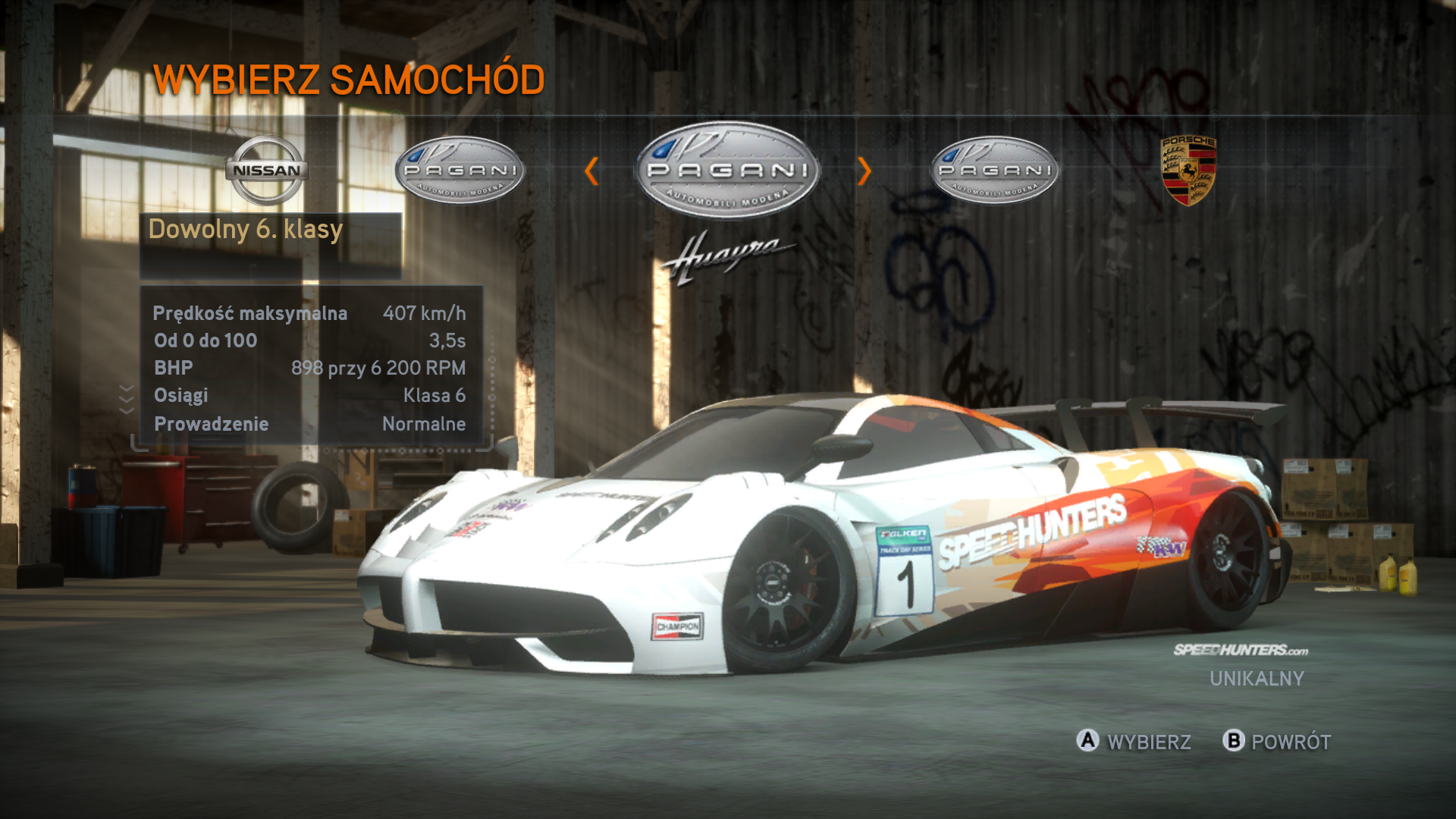Click the left Pagani carousel logo
This screenshot has height=819, width=1456.
click(x=460, y=169)
